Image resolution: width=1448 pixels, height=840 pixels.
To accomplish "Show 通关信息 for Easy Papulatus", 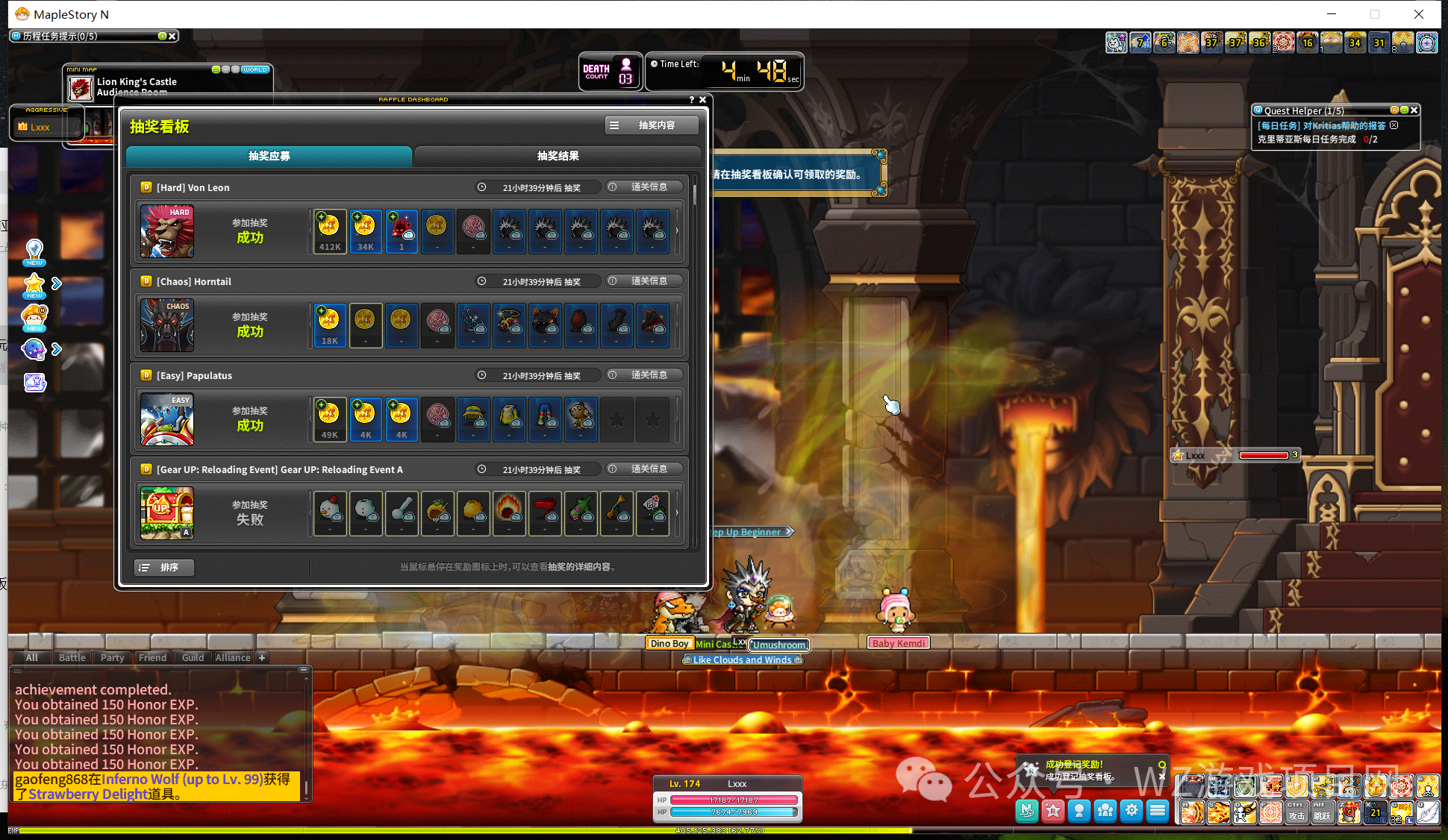I will (x=643, y=375).
